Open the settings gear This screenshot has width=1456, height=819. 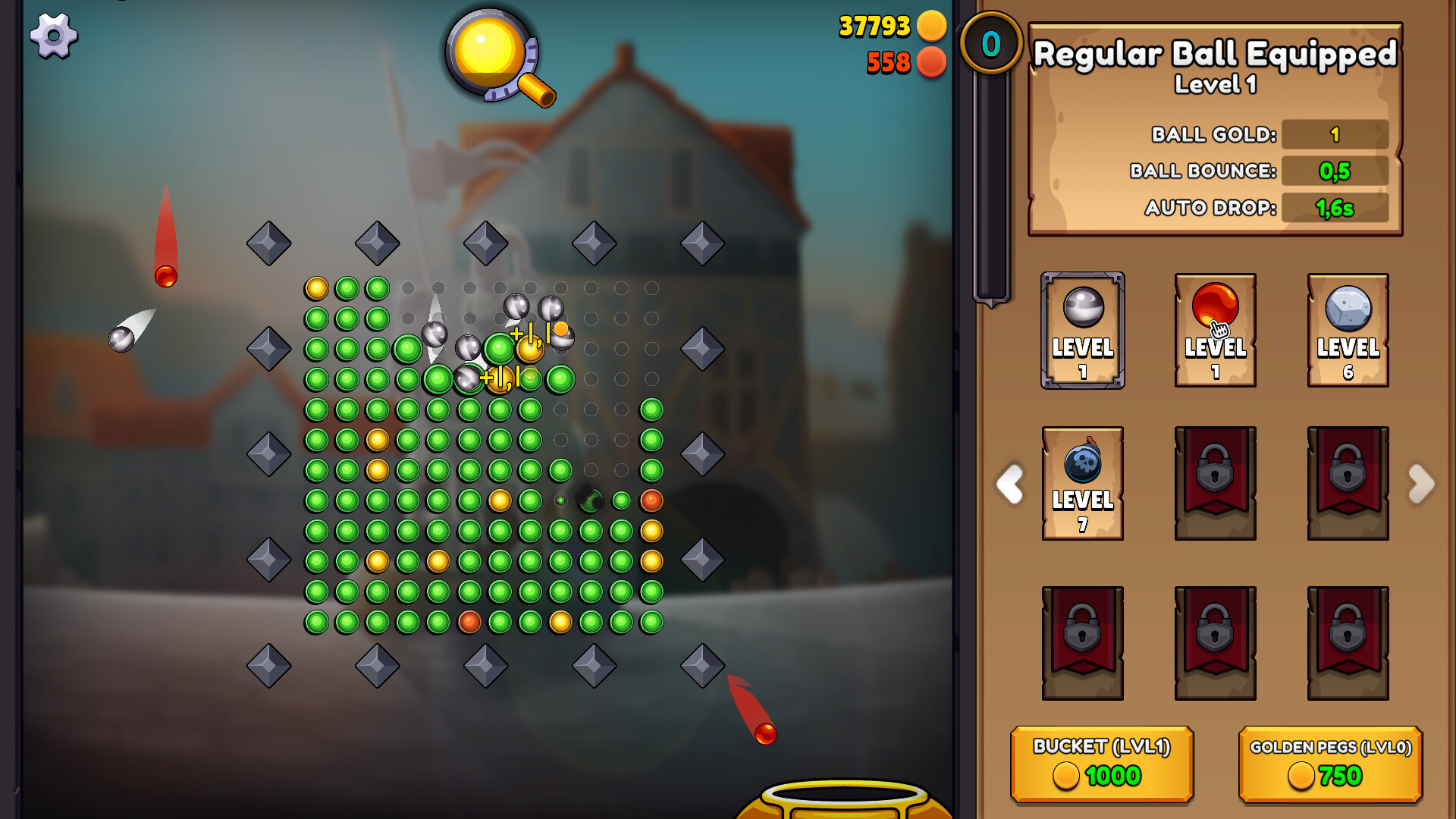point(54,36)
